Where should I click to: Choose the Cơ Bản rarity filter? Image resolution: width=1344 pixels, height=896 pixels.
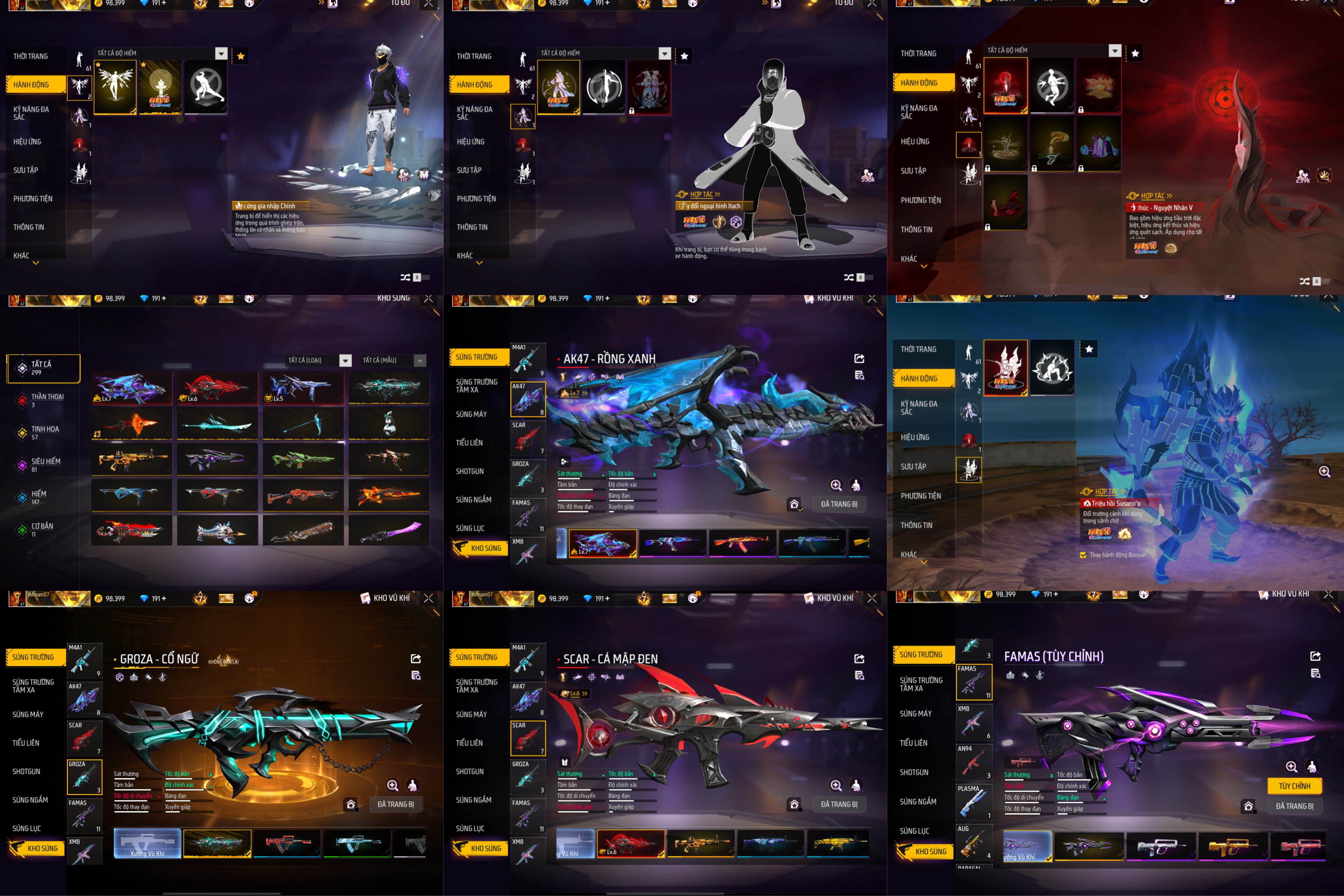pos(42,529)
